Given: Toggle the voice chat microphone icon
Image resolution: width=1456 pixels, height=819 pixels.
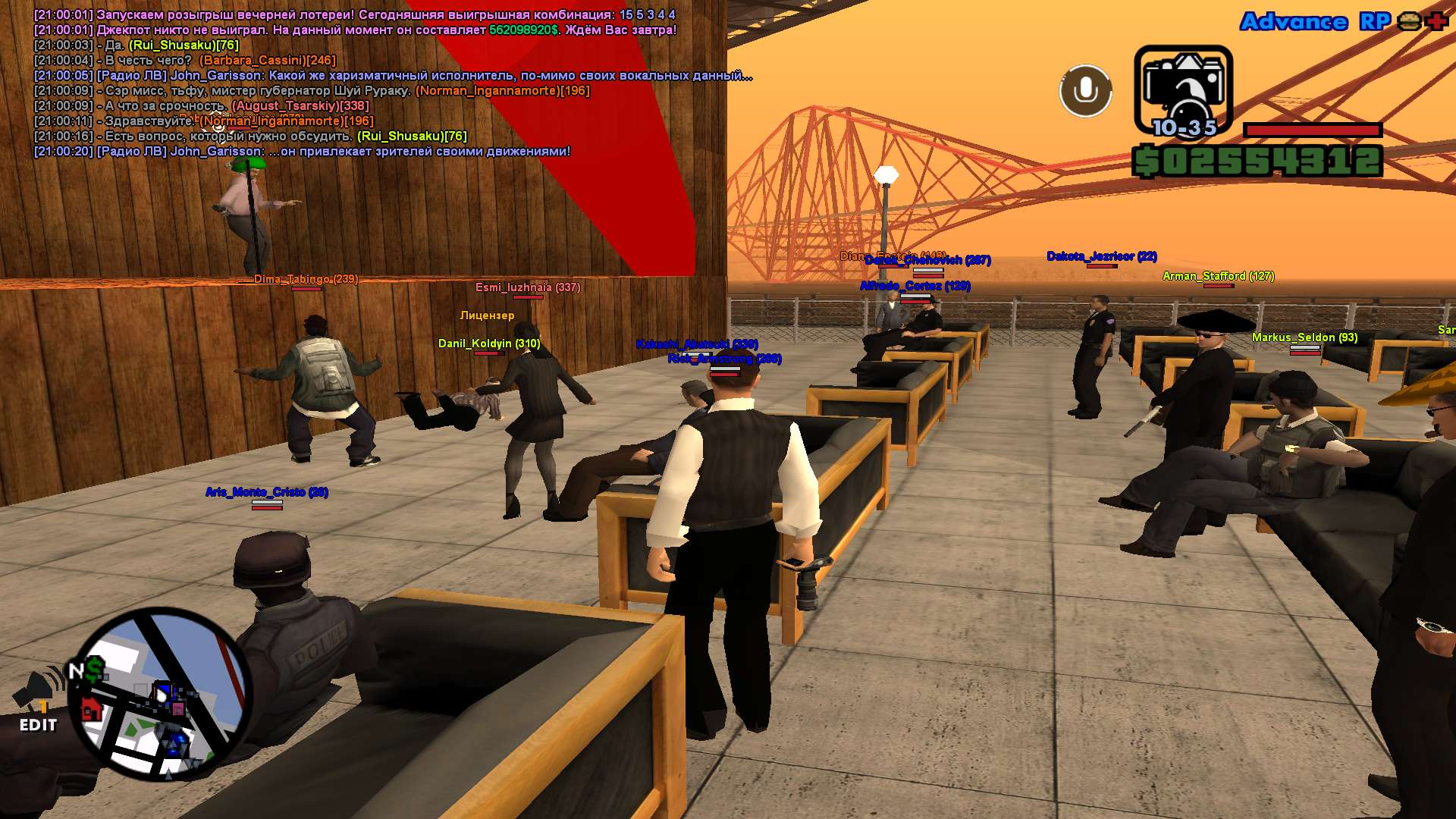Looking at the screenshot, I should click(x=1085, y=91).
